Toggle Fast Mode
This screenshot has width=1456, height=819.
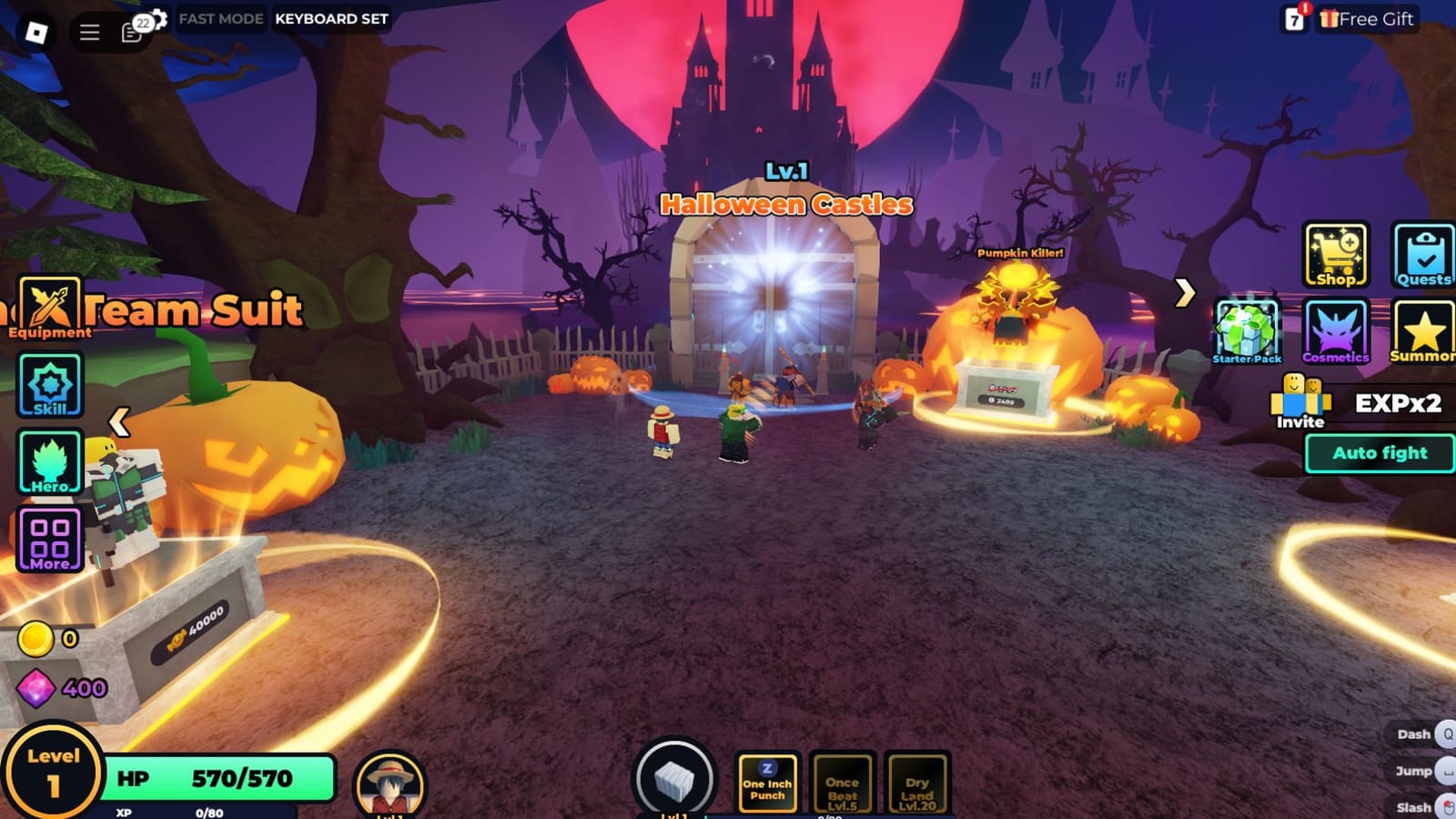pyautogui.click(x=220, y=18)
